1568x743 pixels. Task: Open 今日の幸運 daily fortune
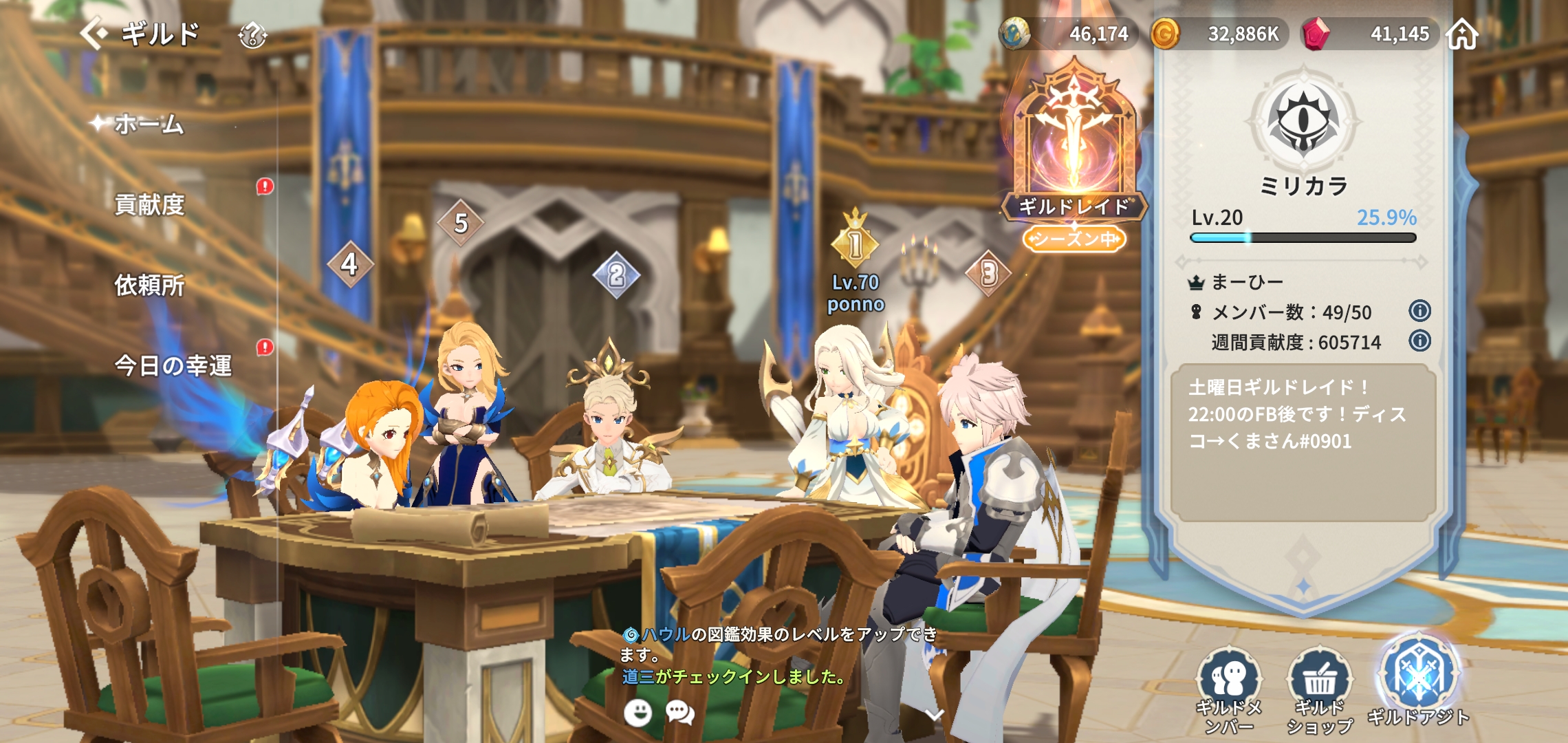[173, 365]
